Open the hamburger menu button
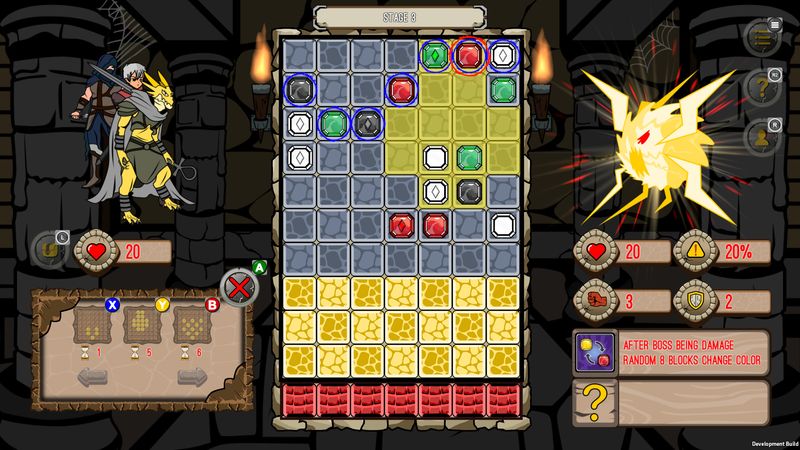This screenshot has width=800, height=450. tap(763, 38)
